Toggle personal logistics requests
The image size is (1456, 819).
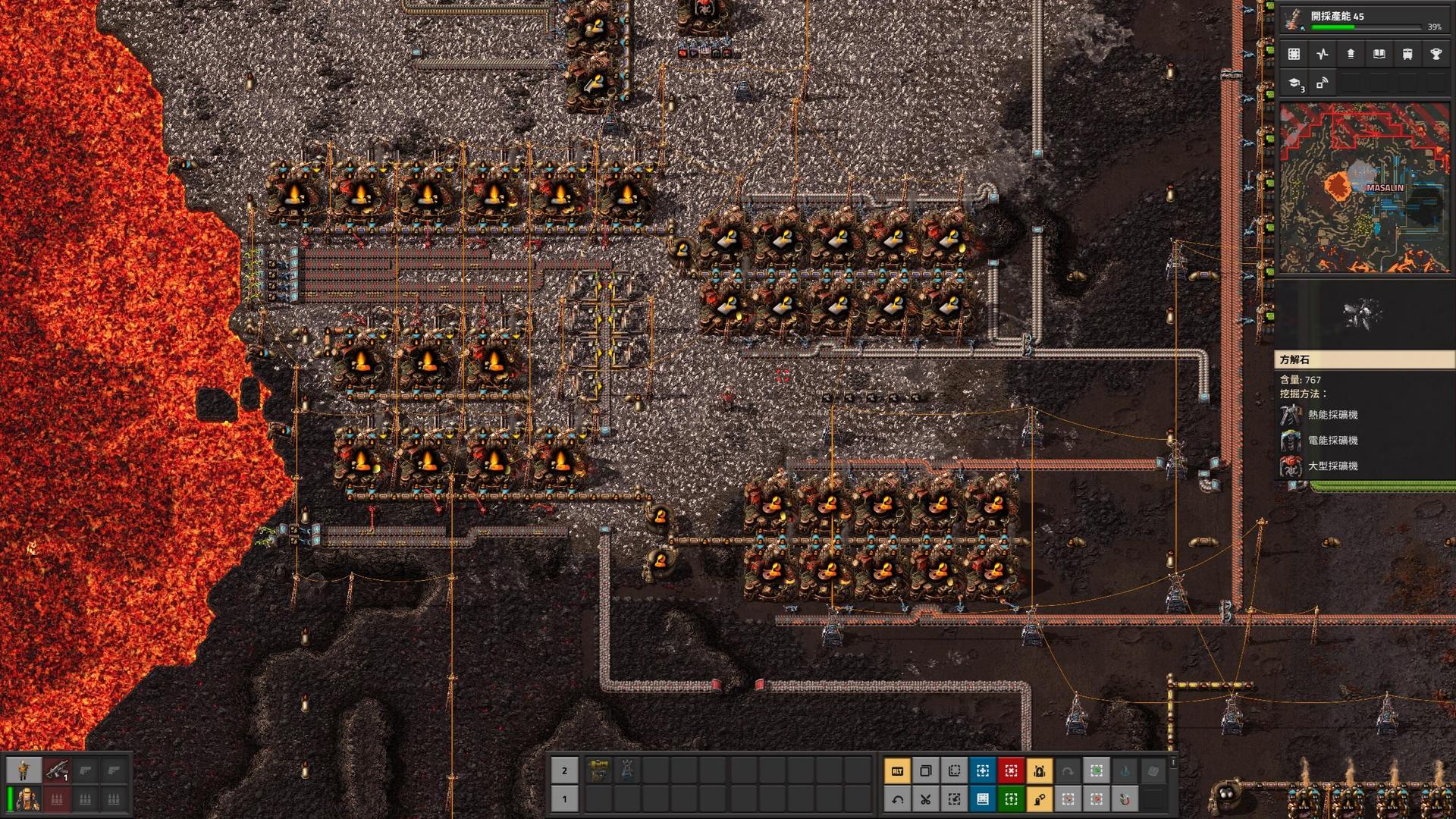[x=1040, y=800]
